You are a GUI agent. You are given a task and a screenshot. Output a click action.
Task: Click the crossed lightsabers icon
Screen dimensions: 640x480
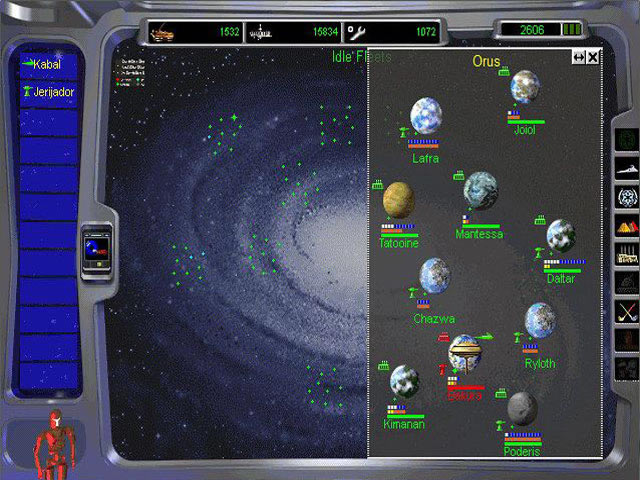[627, 312]
